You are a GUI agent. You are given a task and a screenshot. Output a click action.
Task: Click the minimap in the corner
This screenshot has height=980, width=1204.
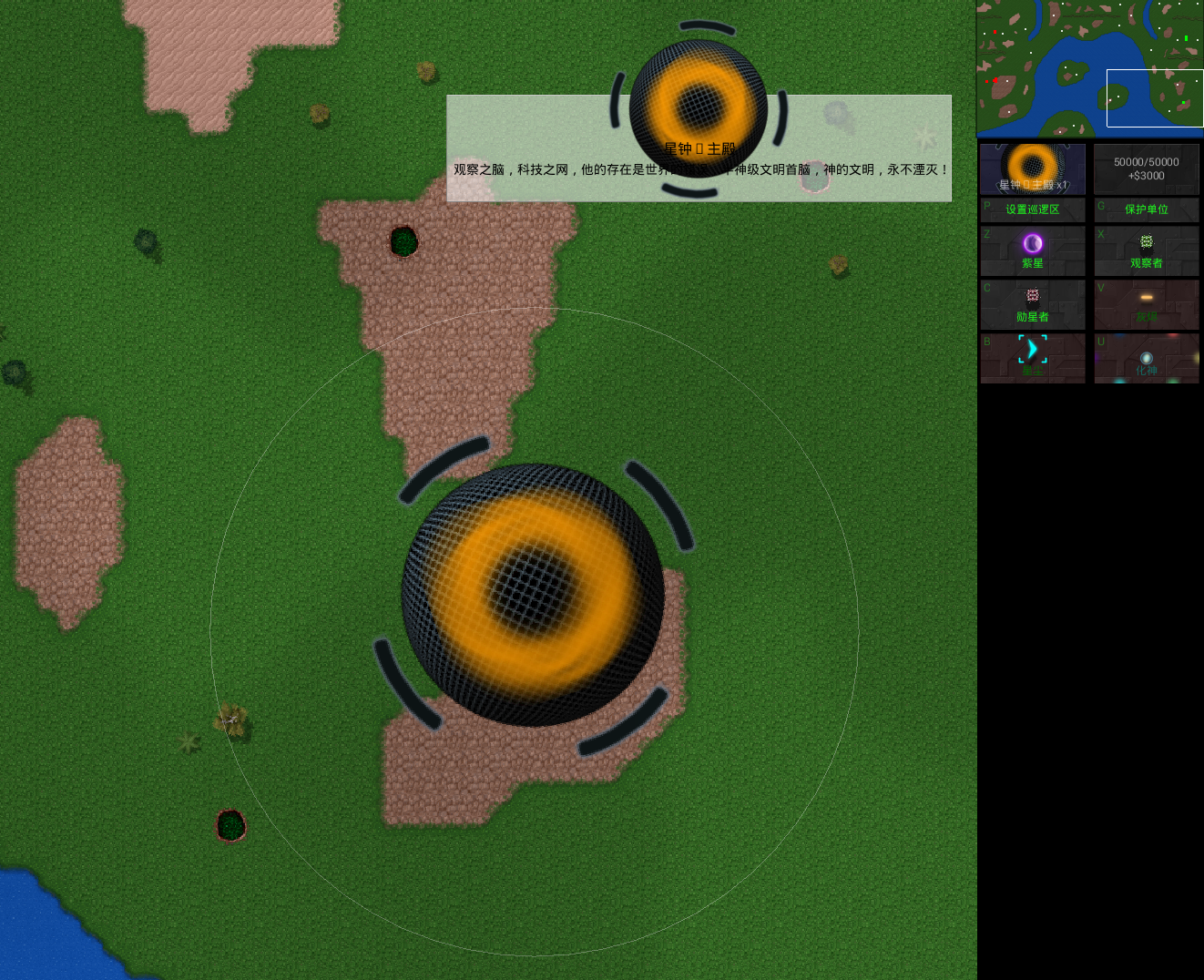(x=1089, y=68)
